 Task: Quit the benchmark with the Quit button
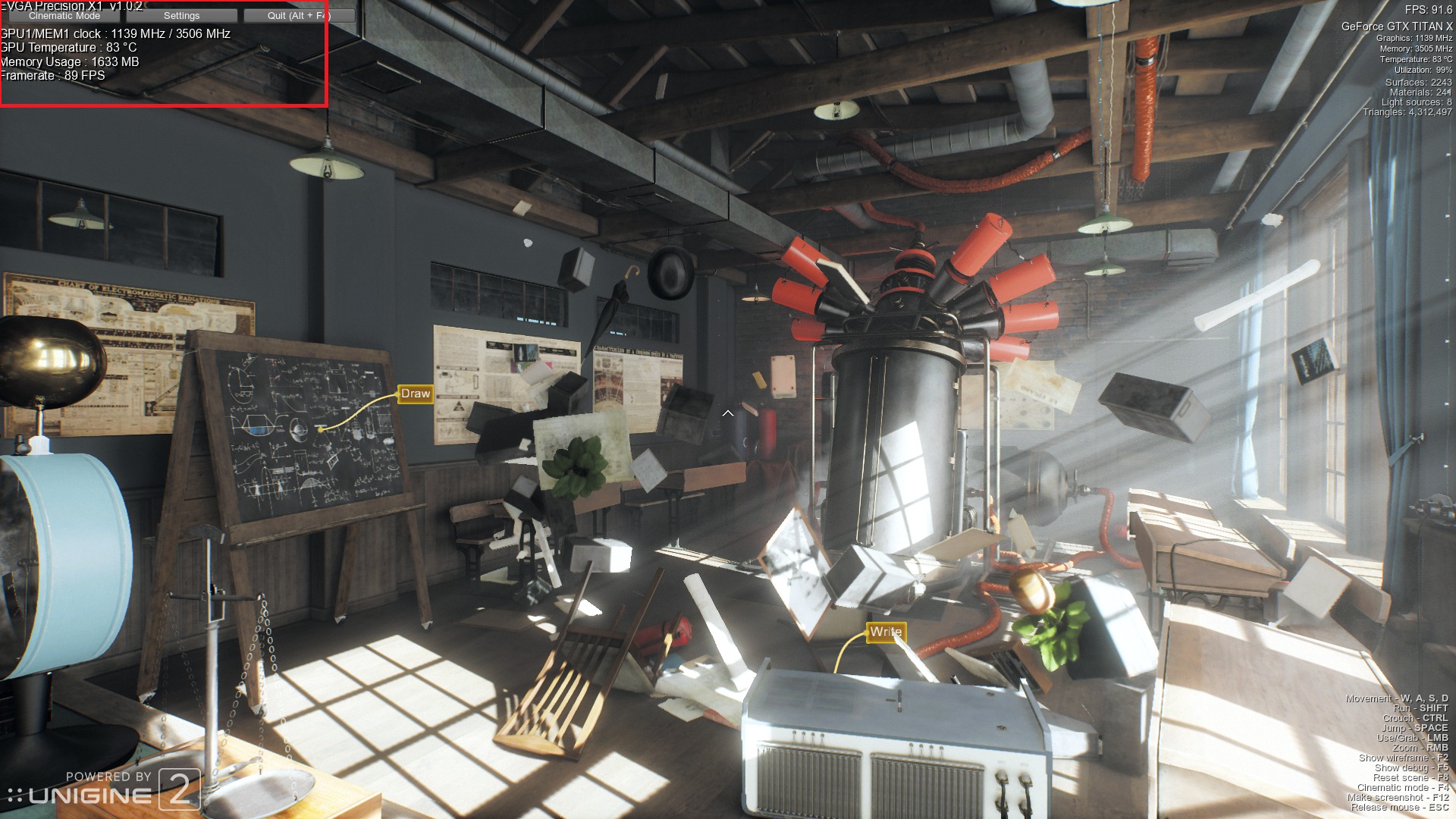[299, 16]
